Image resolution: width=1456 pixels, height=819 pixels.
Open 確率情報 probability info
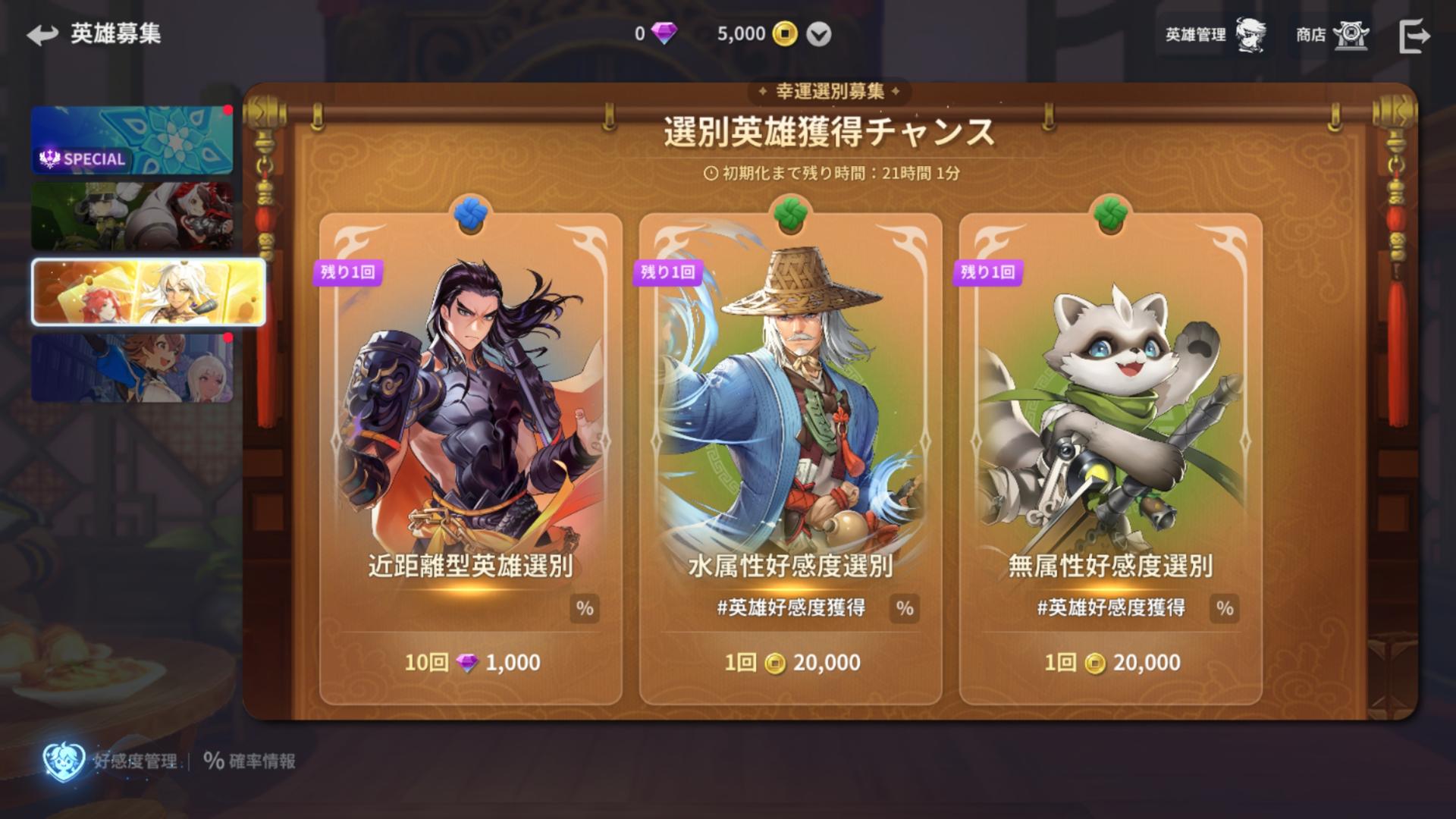click(249, 761)
